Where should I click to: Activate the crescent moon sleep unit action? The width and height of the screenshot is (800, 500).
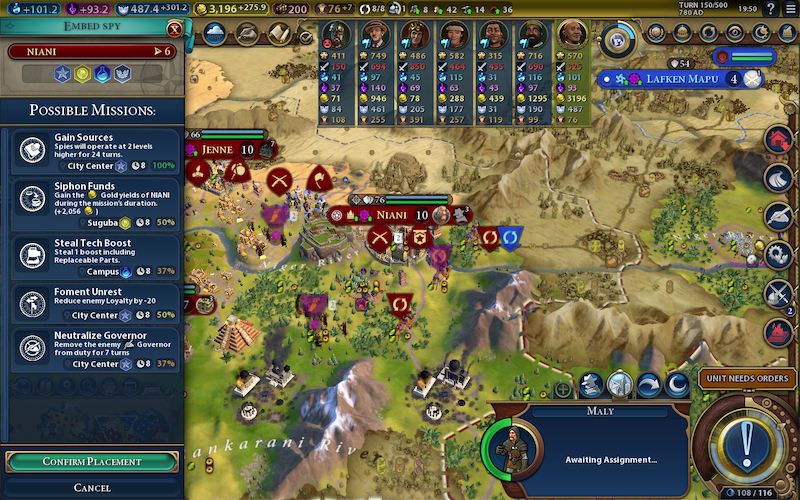(x=678, y=385)
